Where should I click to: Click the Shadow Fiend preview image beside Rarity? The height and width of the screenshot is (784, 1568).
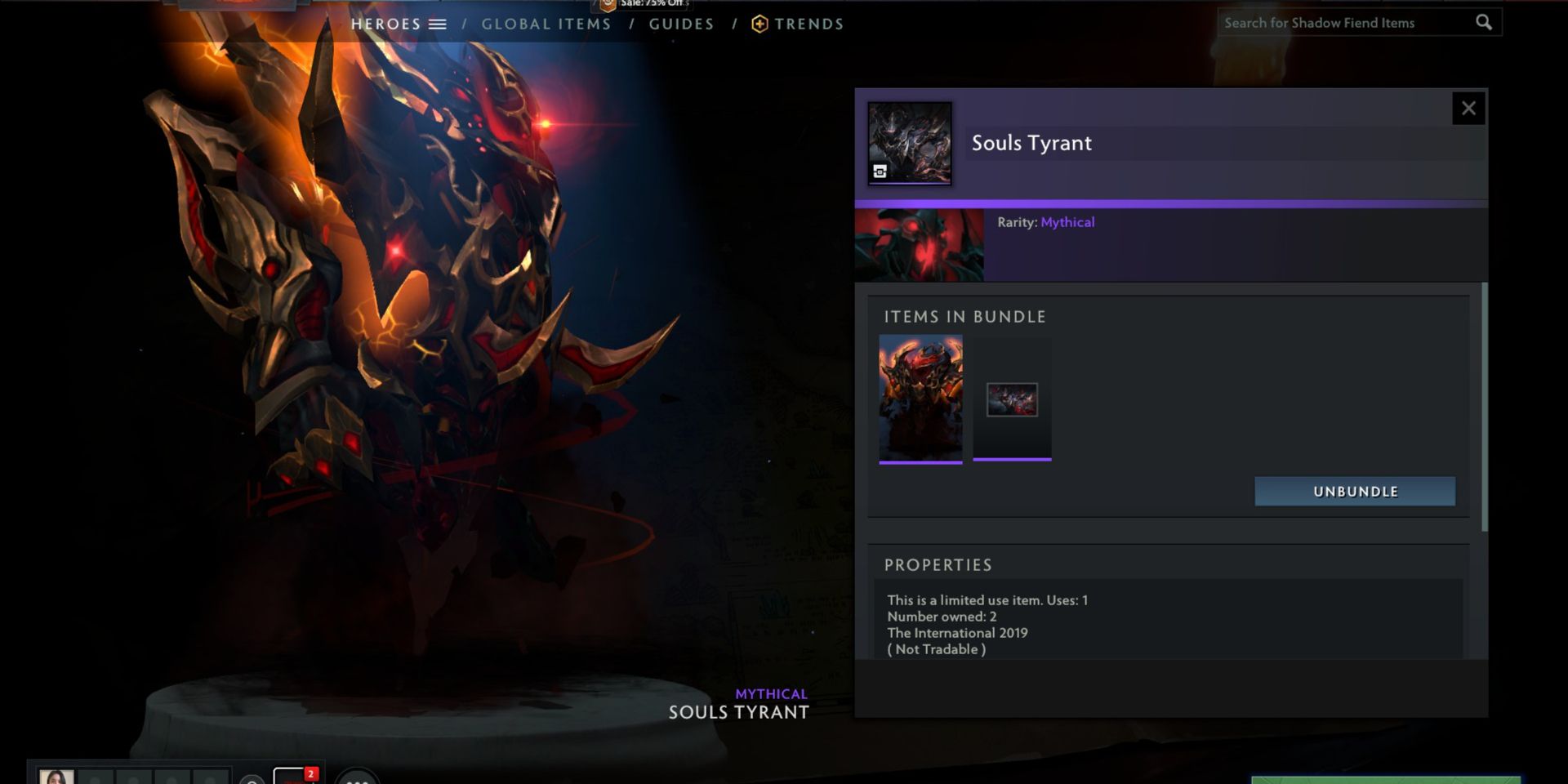(x=920, y=243)
